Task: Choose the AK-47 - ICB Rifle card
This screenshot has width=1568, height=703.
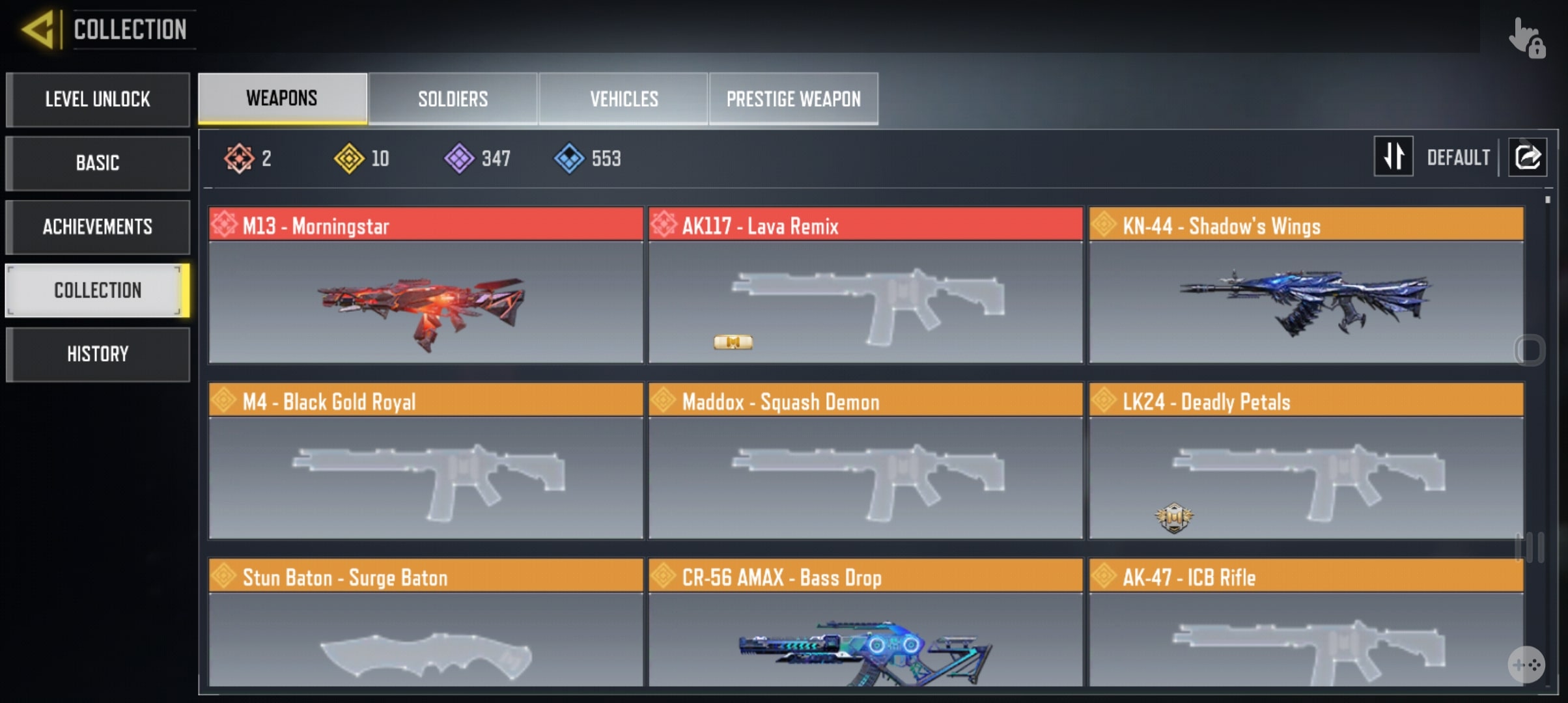Action: (1306, 624)
